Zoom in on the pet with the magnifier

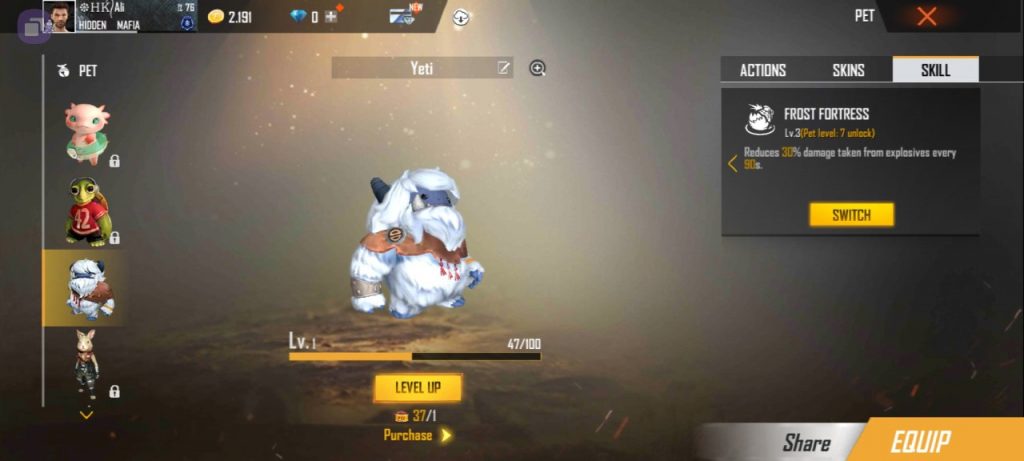pos(537,68)
